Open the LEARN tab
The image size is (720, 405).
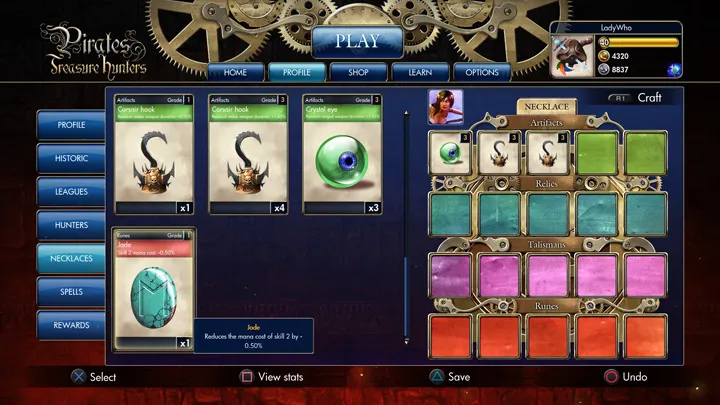tap(419, 72)
